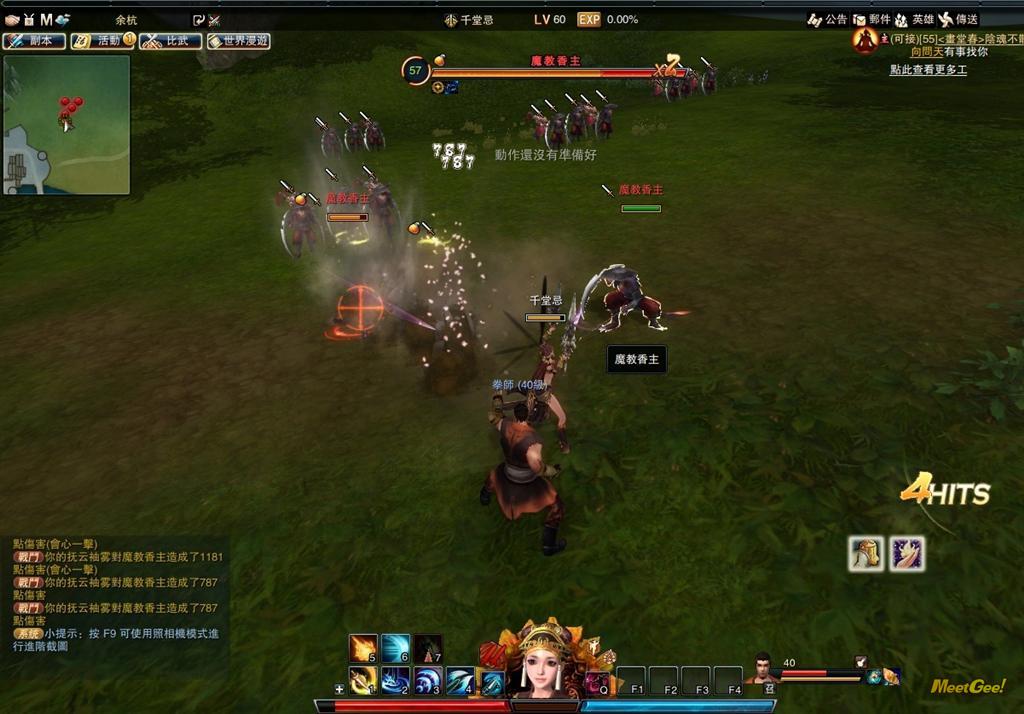Open the 郵件 mail inbox
The width and height of the screenshot is (1024, 714).
click(x=871, y=19)
